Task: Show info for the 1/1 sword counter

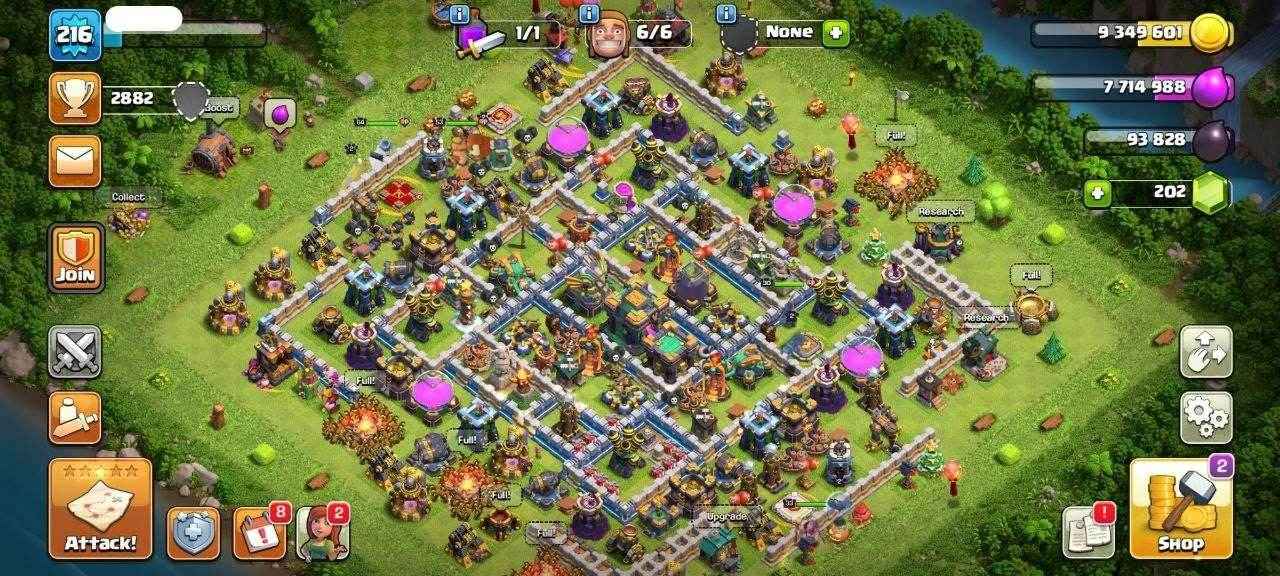Action: 460,14
